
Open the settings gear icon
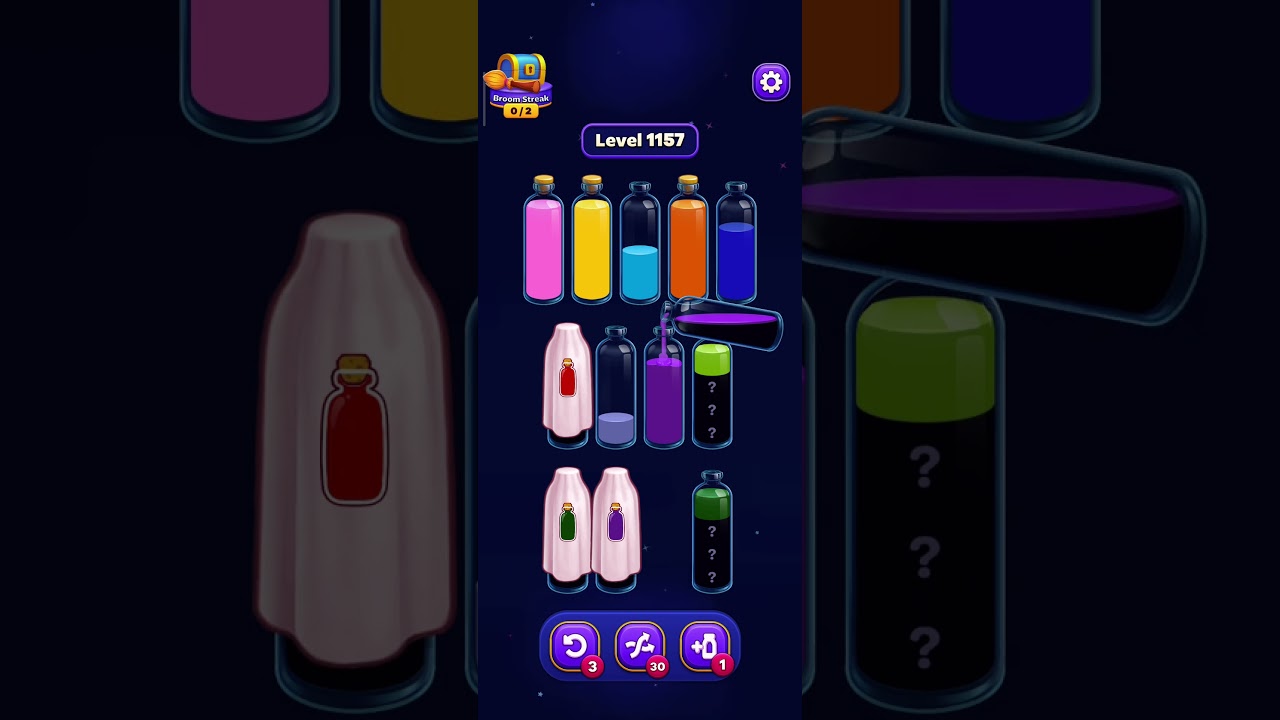click(770, 82)
